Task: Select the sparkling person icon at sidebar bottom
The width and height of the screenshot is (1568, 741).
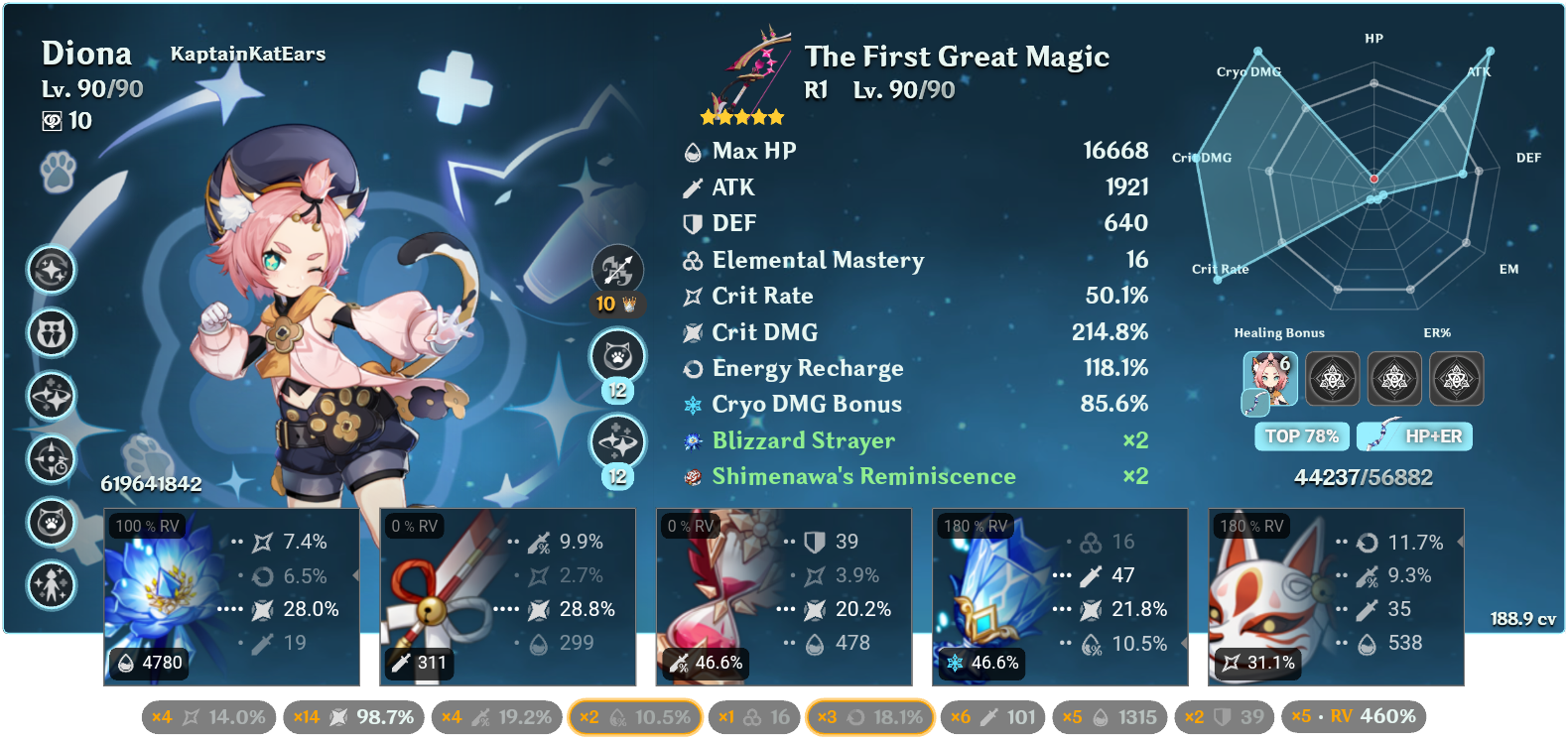Action: tap(50, 585)
